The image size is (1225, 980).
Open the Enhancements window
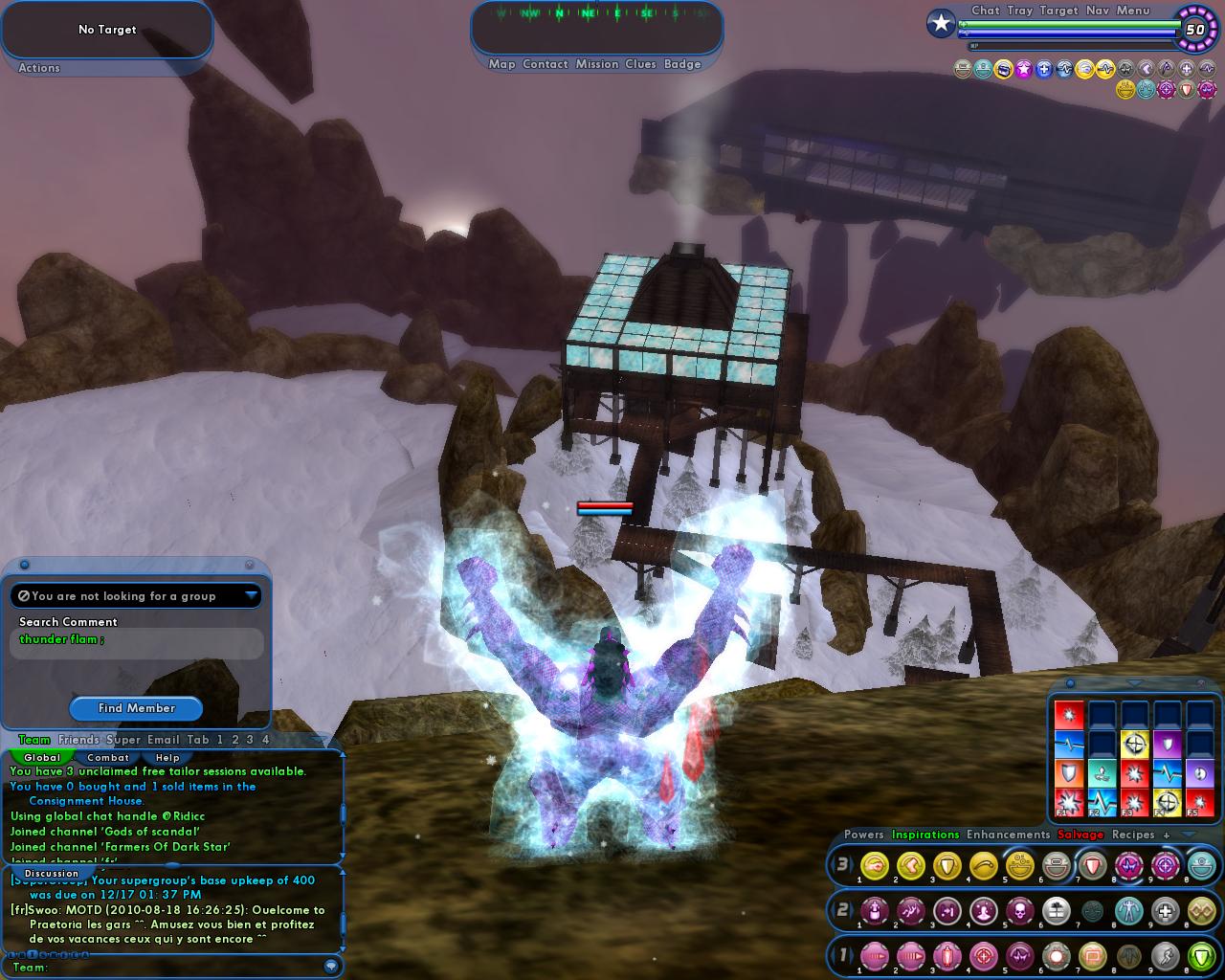pyautogui.click(x=1008, y=835)
